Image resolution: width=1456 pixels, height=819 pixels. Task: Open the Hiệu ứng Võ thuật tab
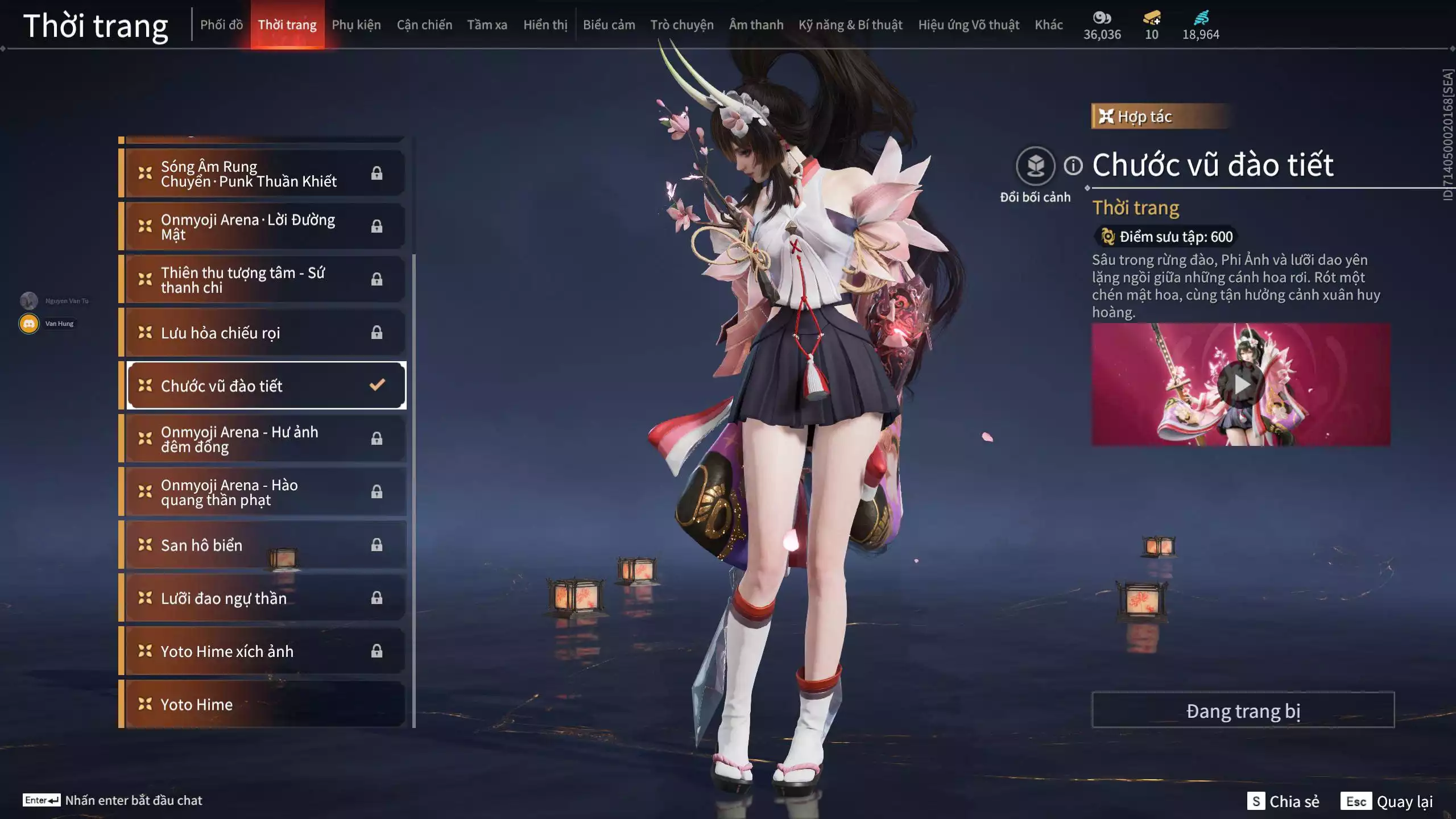tap(968, 25)
